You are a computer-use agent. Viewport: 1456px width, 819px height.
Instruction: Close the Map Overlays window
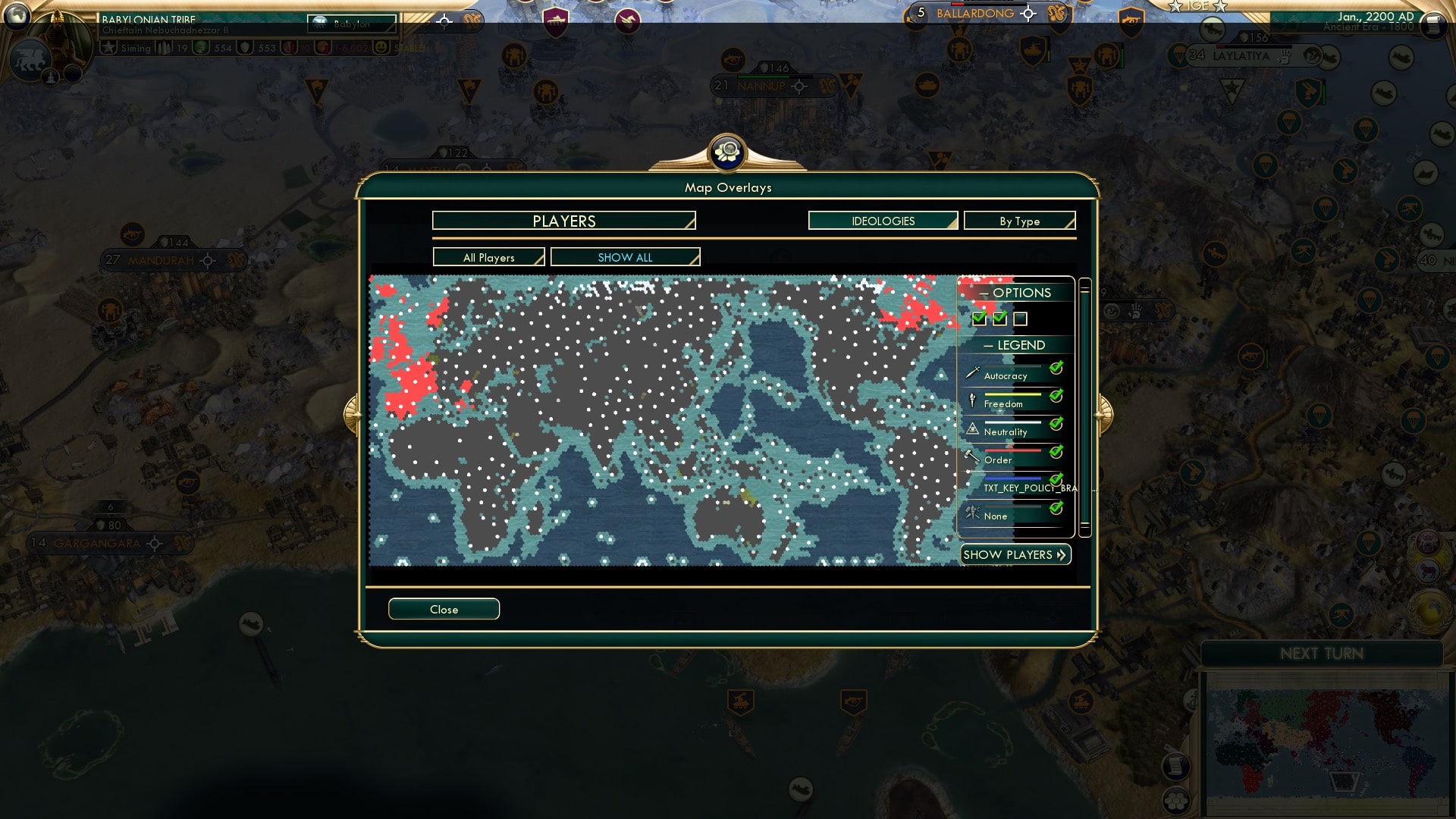pos(444,608)
